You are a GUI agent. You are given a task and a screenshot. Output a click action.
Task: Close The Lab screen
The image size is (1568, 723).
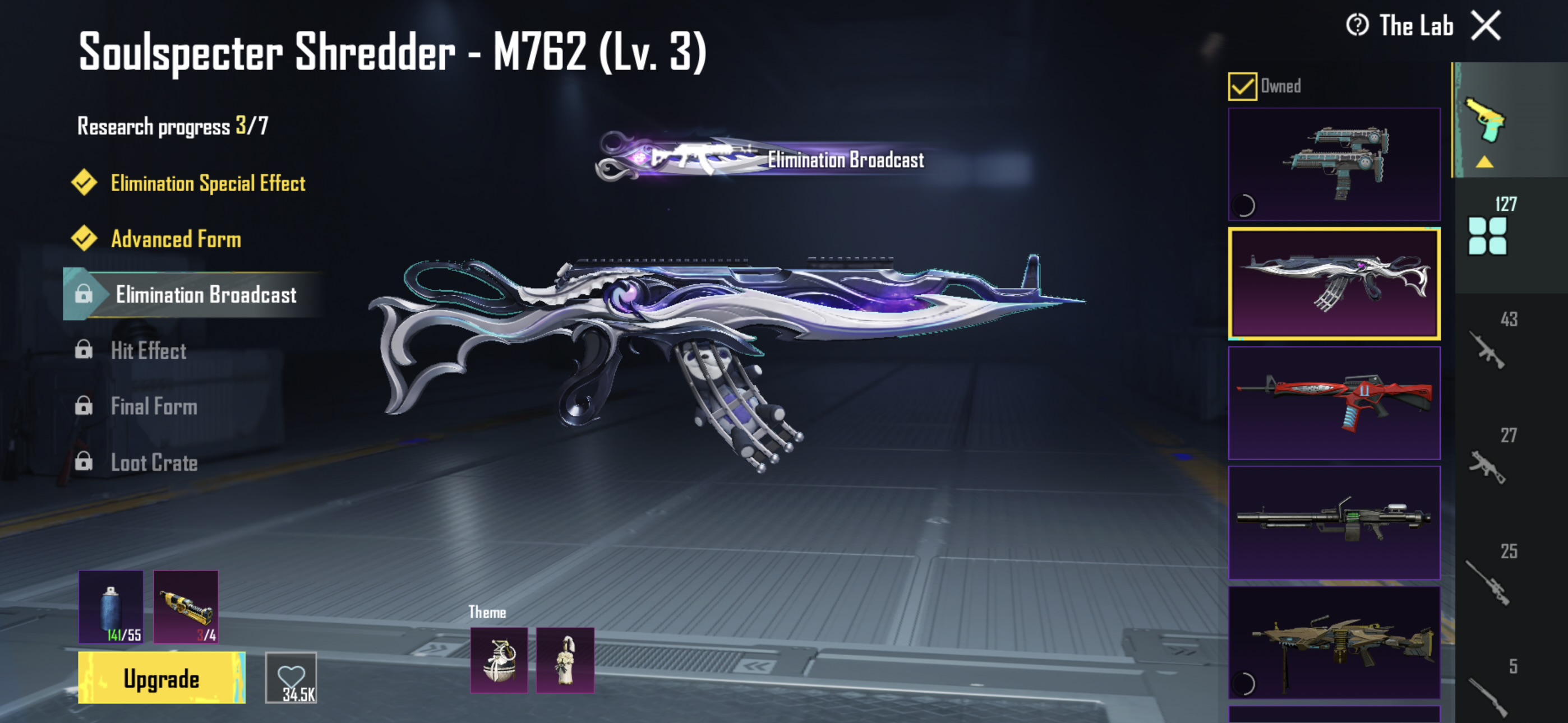coord(1486,26)
